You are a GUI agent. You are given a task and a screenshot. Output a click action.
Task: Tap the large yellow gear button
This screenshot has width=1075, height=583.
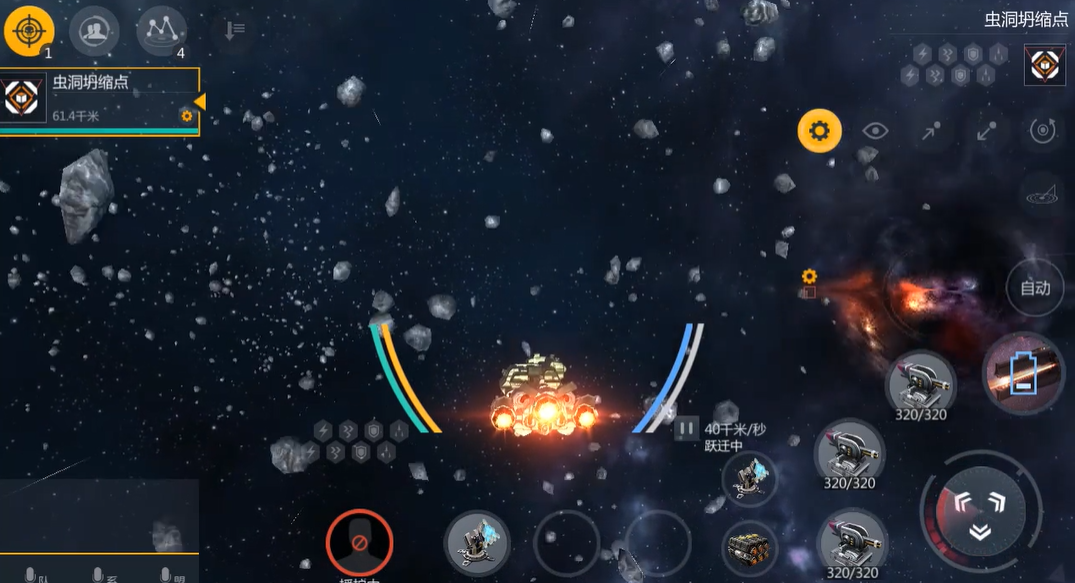[819, 131]
